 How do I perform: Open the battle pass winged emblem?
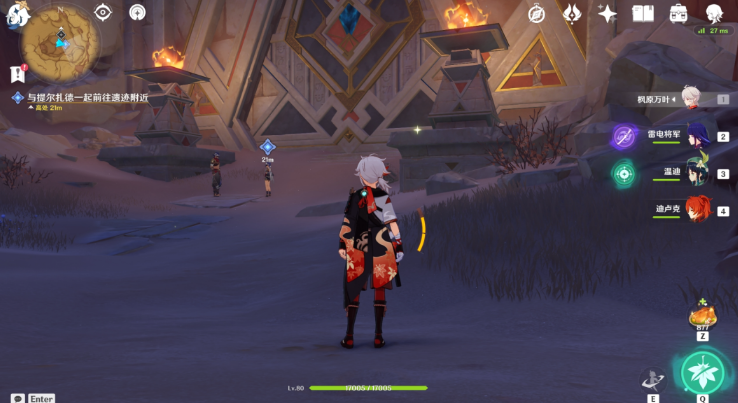(573, 13)
